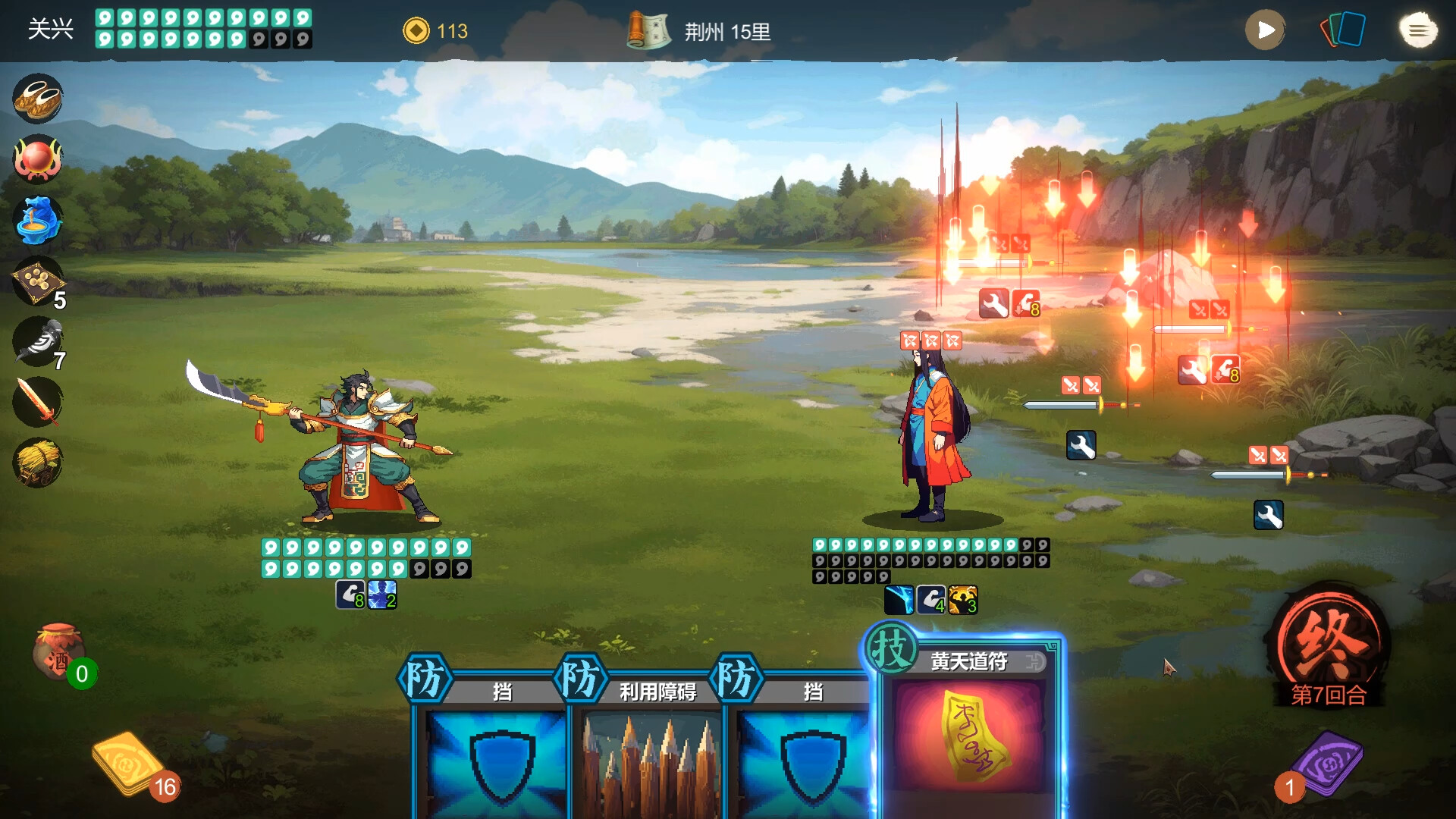Click the blue teapot item in the sidebar
This screenshot has height=819, width=1456.
tap(37, 221)
